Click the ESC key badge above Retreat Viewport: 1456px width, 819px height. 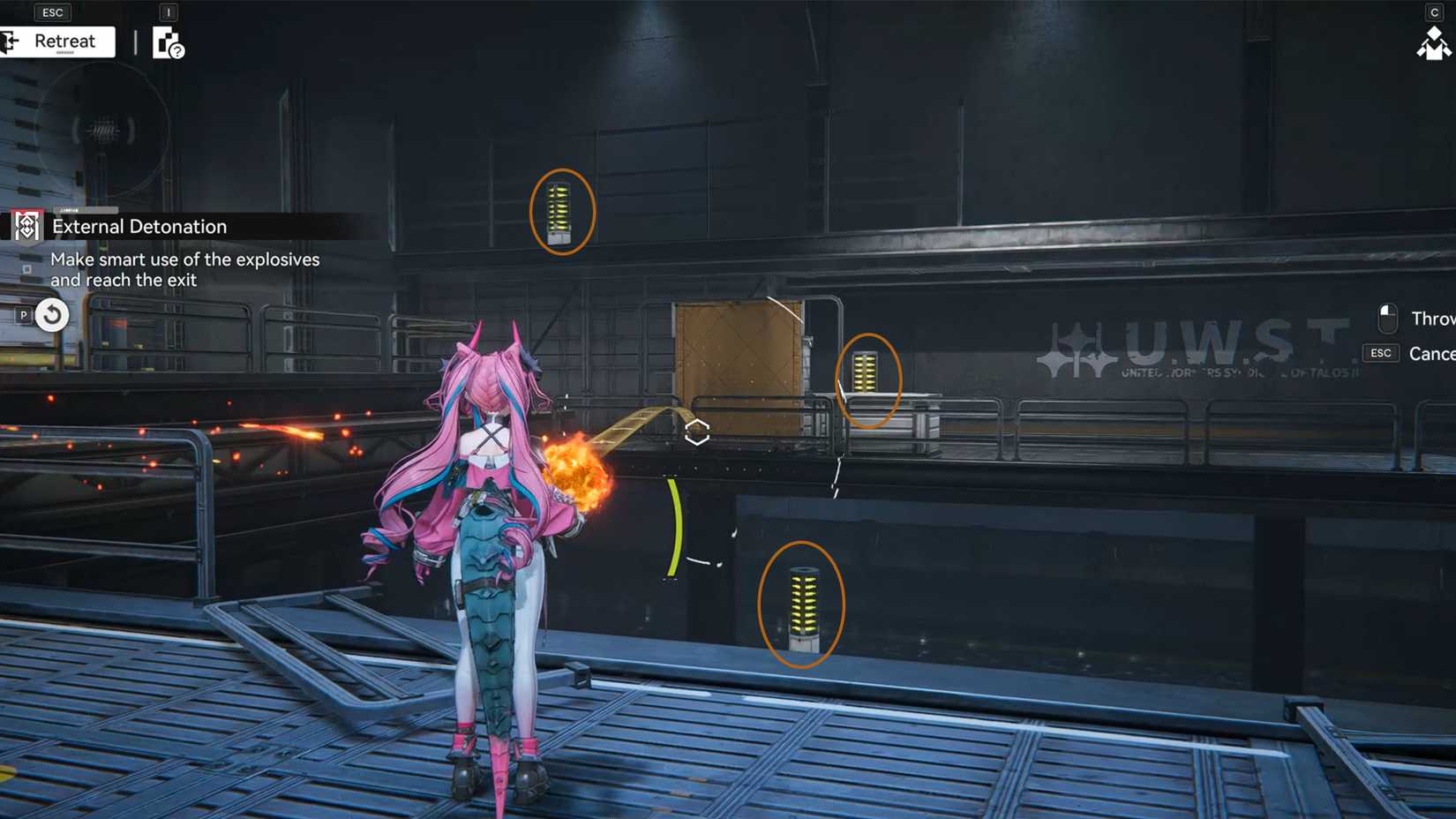(x=51, y=11)
